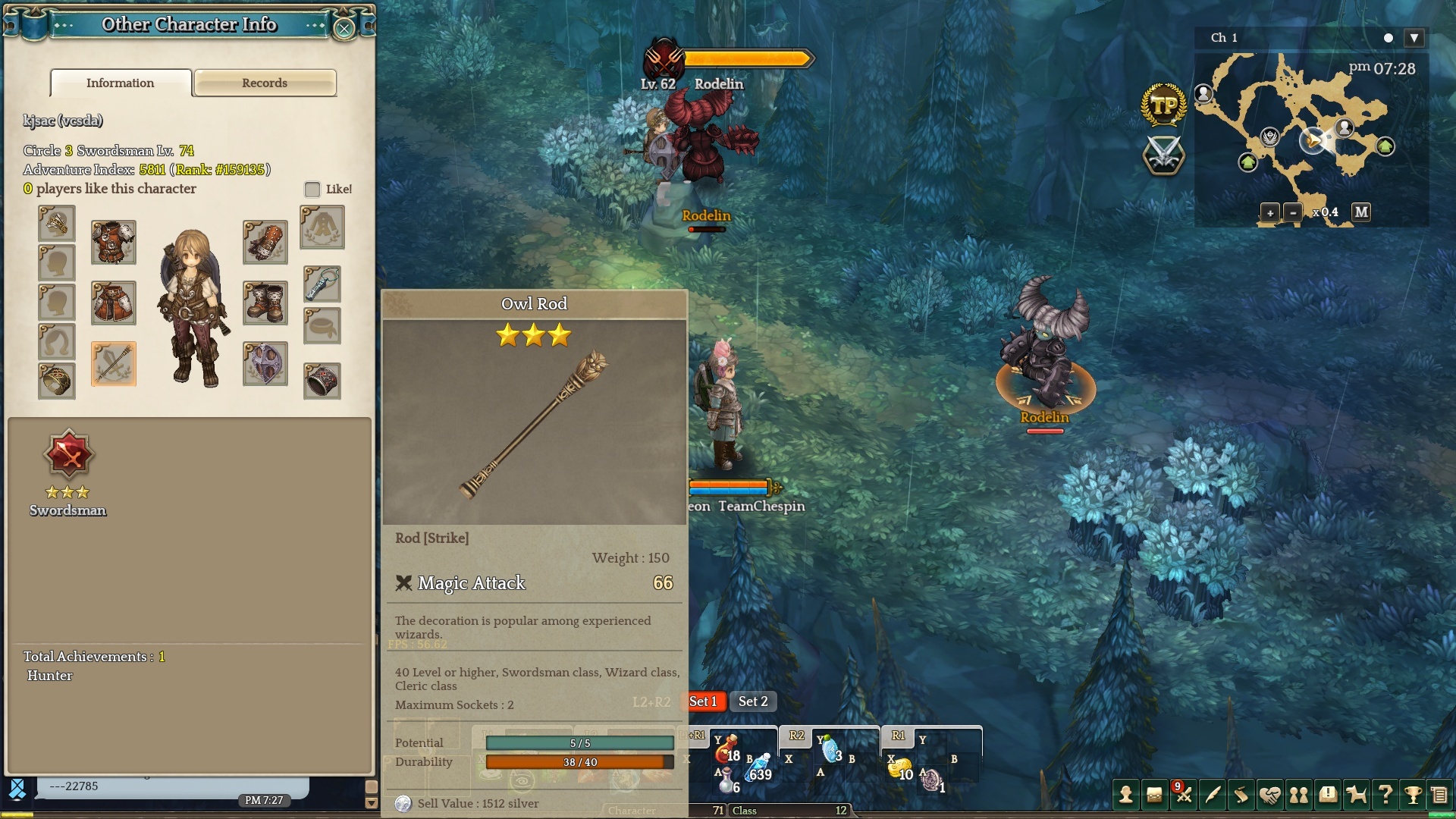Open the help question mark menu
Image resolution: width=1456 pixels, height=819 pixels.
(x=1385, y=795)
